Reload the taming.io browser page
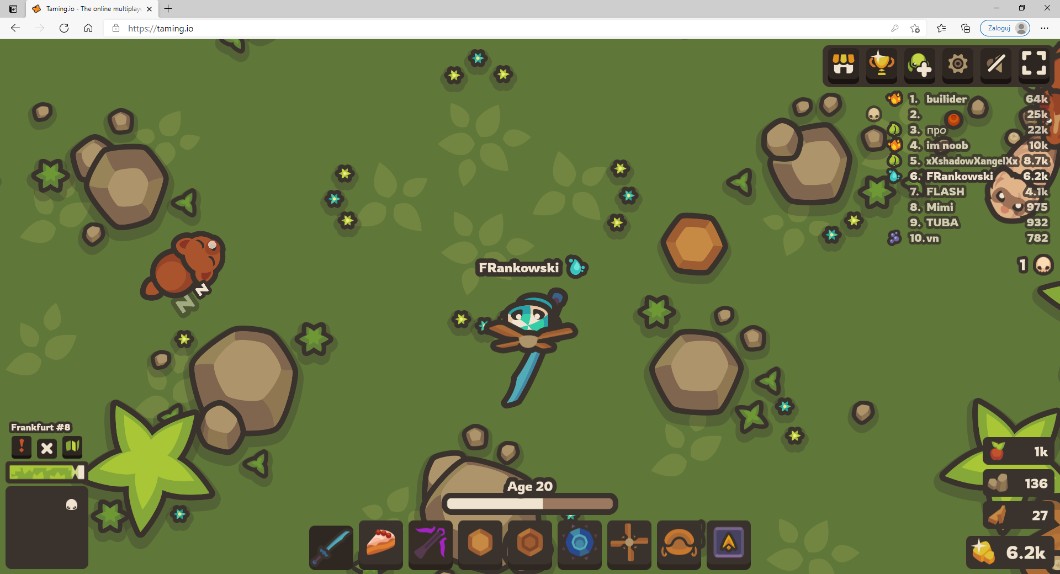Image resolution: width=1060 pixels, height=574 pixels. 64,28
